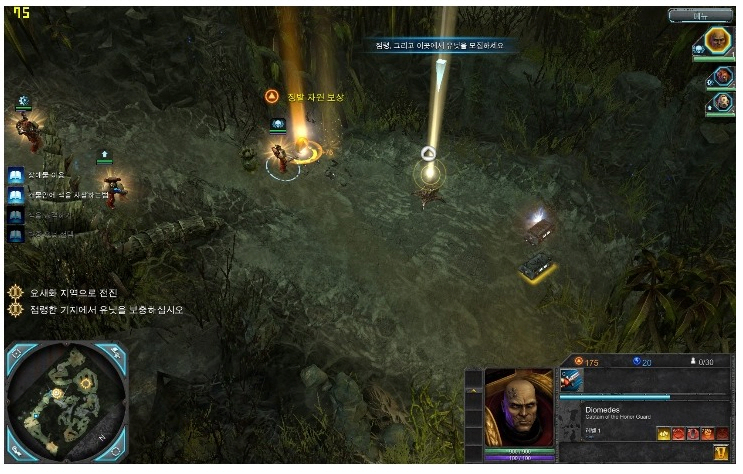Activate the weapon ability icon in command panel

click(571, 379)
